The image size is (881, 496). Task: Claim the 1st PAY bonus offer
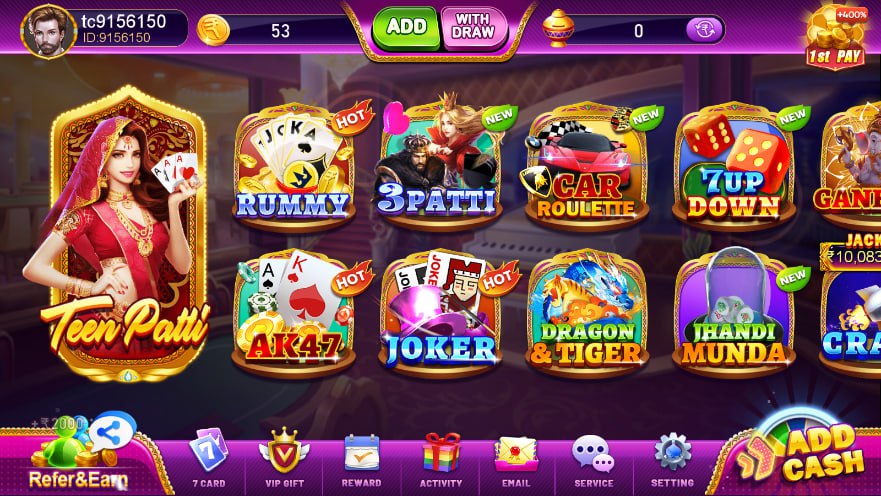click(x=836, y=38)
